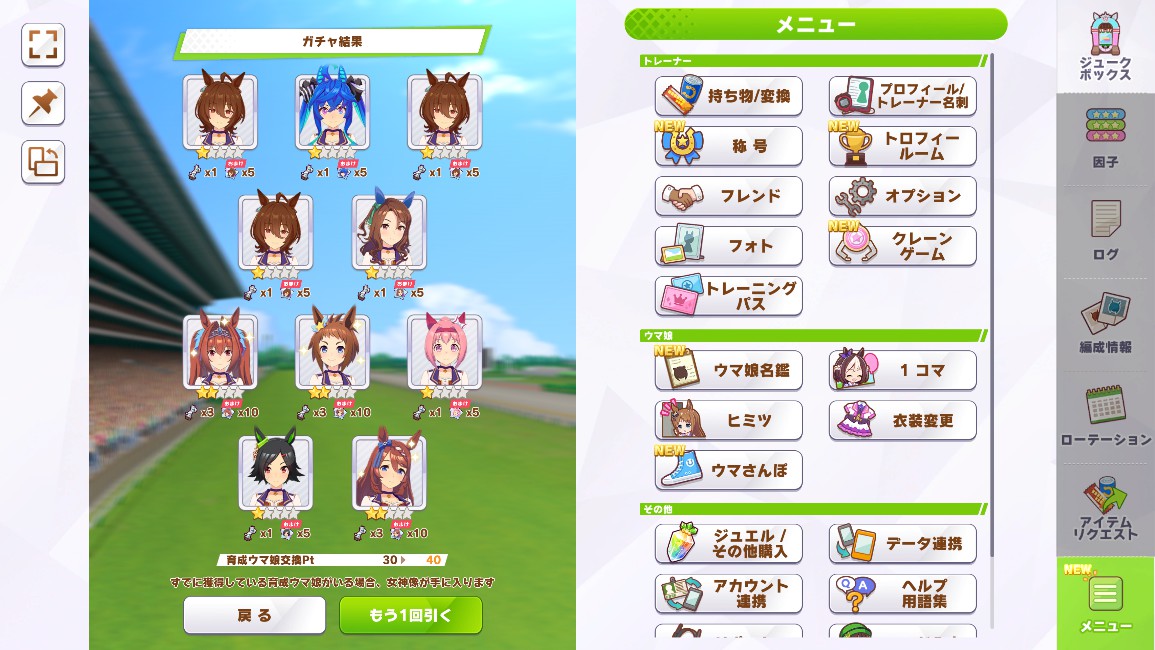Viewport: 1155px width, 650px height.
Task: Open 衣装変更 costume change
Action: pos(903,420)
